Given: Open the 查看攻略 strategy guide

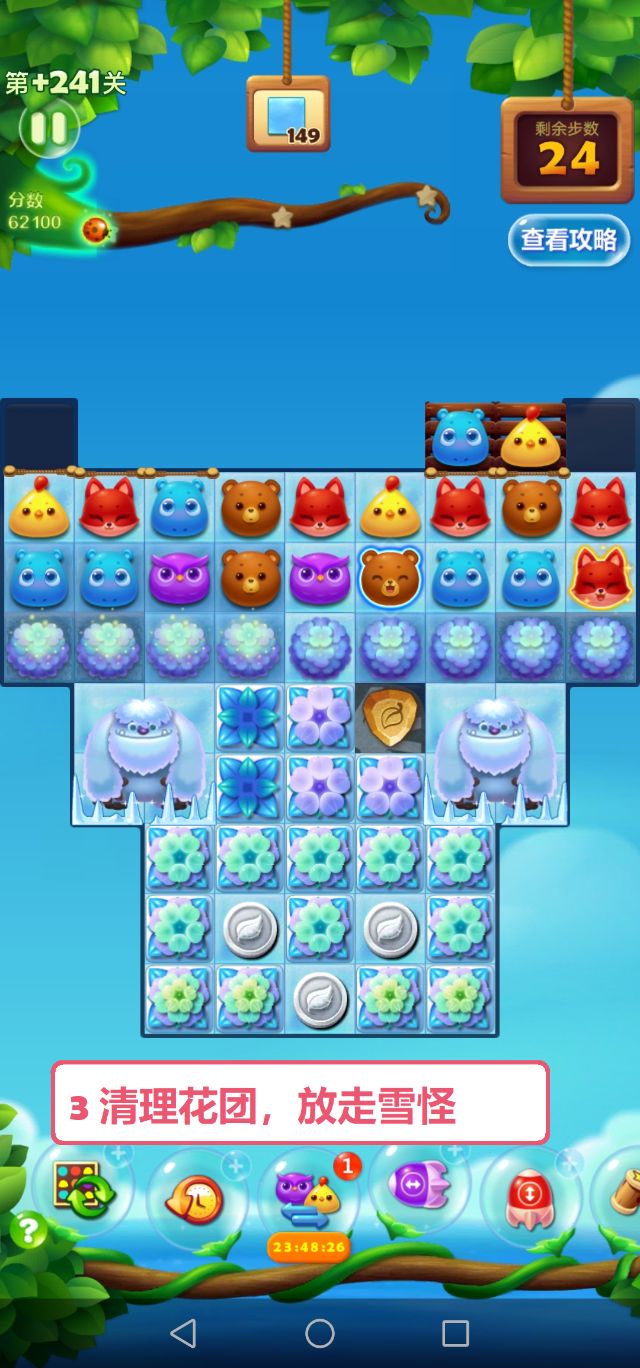Looking at the screenshot, I should [568, 241].
